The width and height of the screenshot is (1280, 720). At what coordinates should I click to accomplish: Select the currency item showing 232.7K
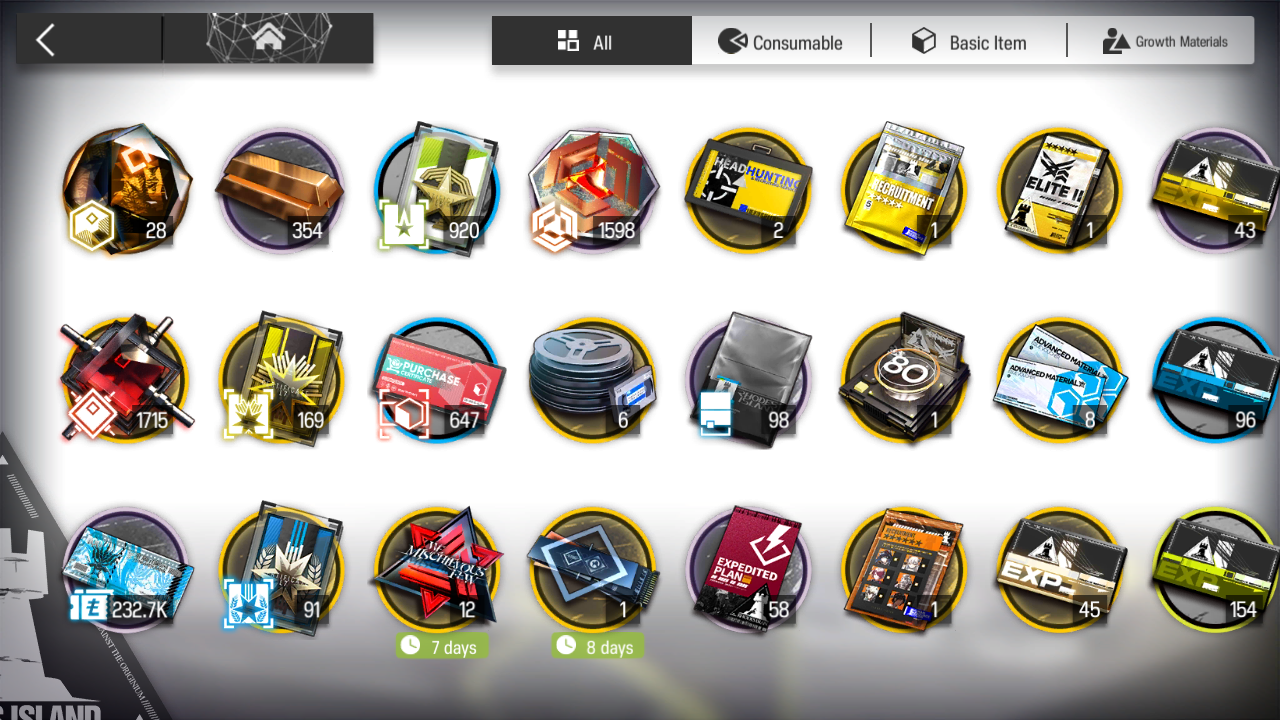point(125,570)
